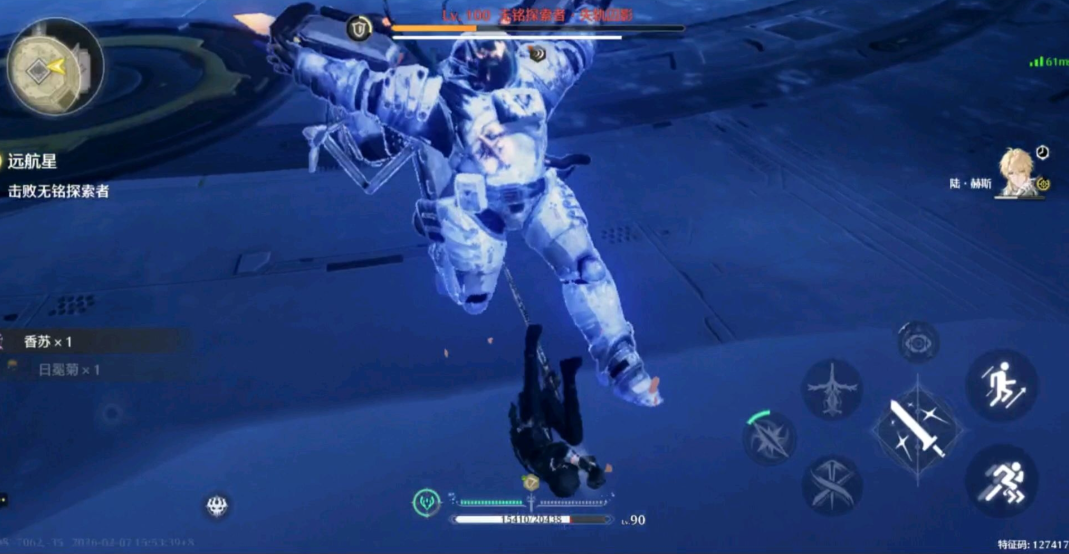This screenshot has width=1069, height=554.
Task: Tap the white crest icon at bottom
Action: [217, 506]
